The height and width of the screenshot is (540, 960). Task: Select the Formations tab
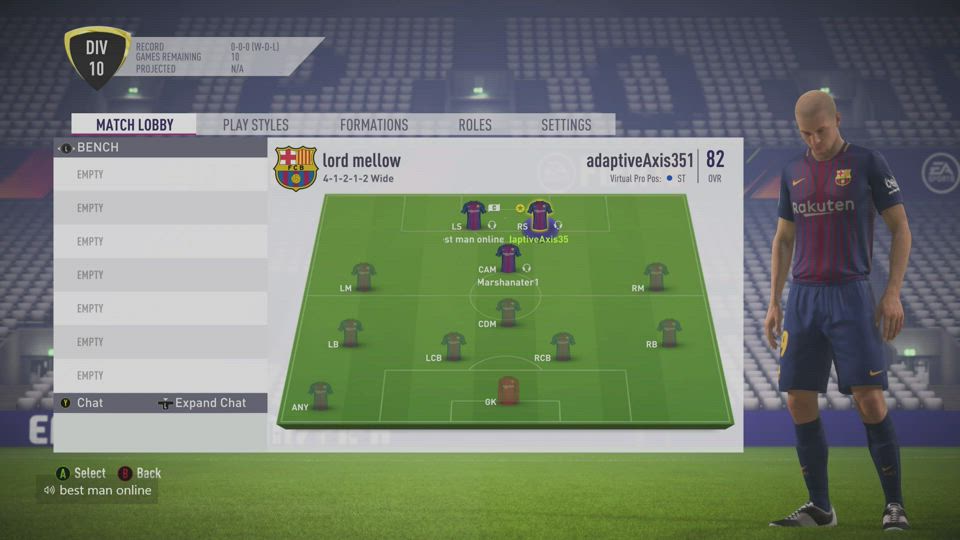pos(374,125)
